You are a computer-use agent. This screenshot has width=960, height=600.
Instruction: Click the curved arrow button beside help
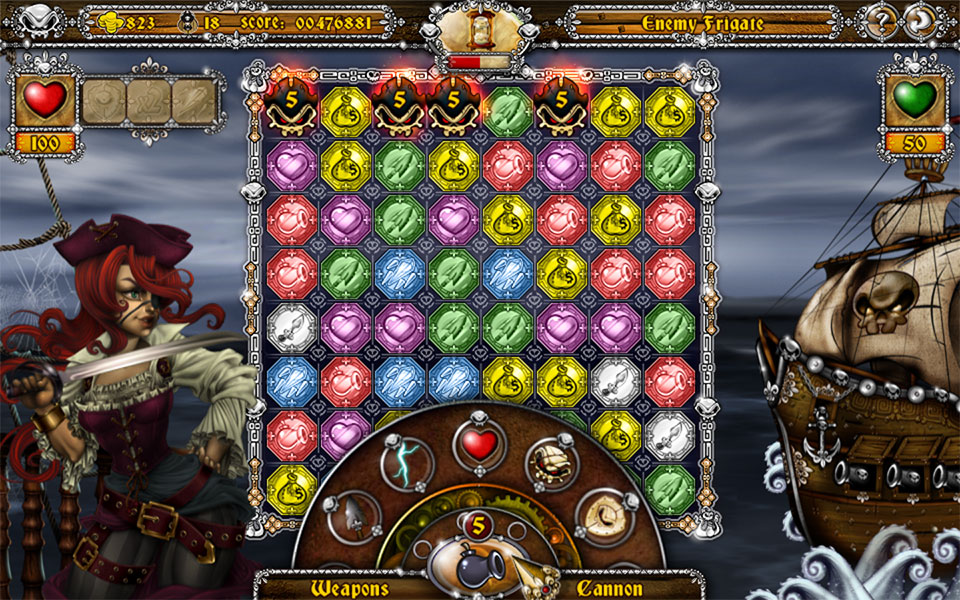tap(919, 20)
